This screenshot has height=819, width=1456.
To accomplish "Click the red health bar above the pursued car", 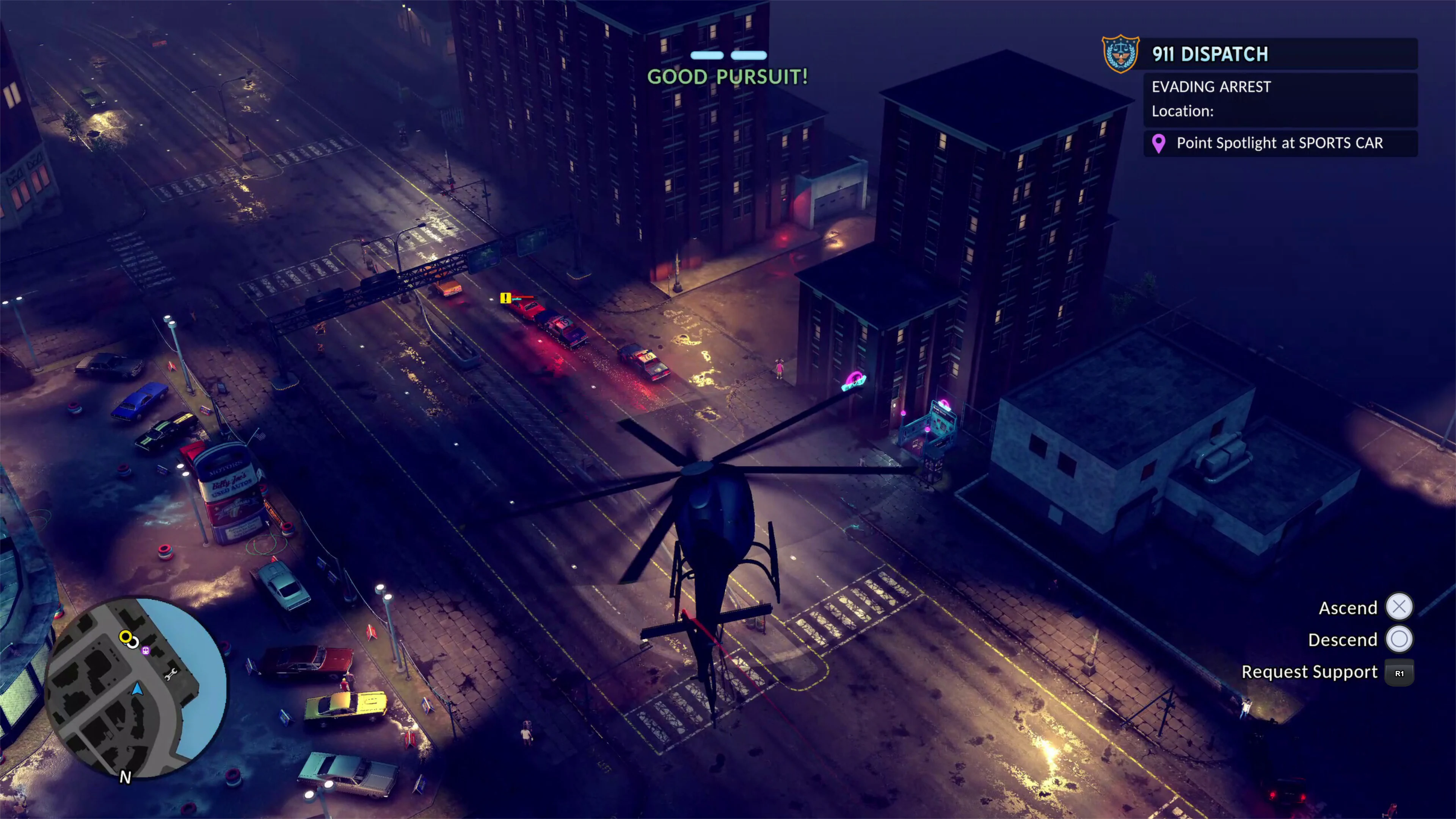I will point(523,297).
